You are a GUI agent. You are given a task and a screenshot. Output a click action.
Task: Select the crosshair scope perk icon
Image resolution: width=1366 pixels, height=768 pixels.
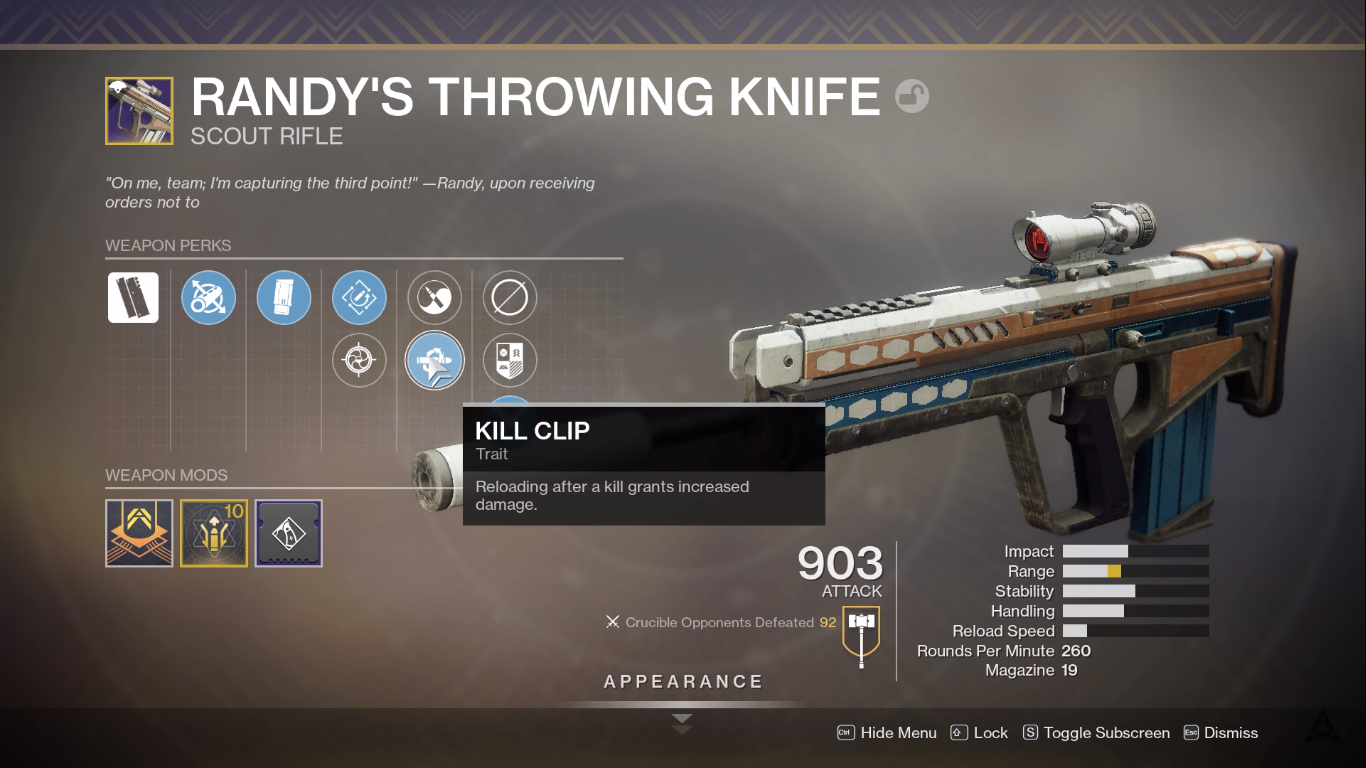point(359,360)
